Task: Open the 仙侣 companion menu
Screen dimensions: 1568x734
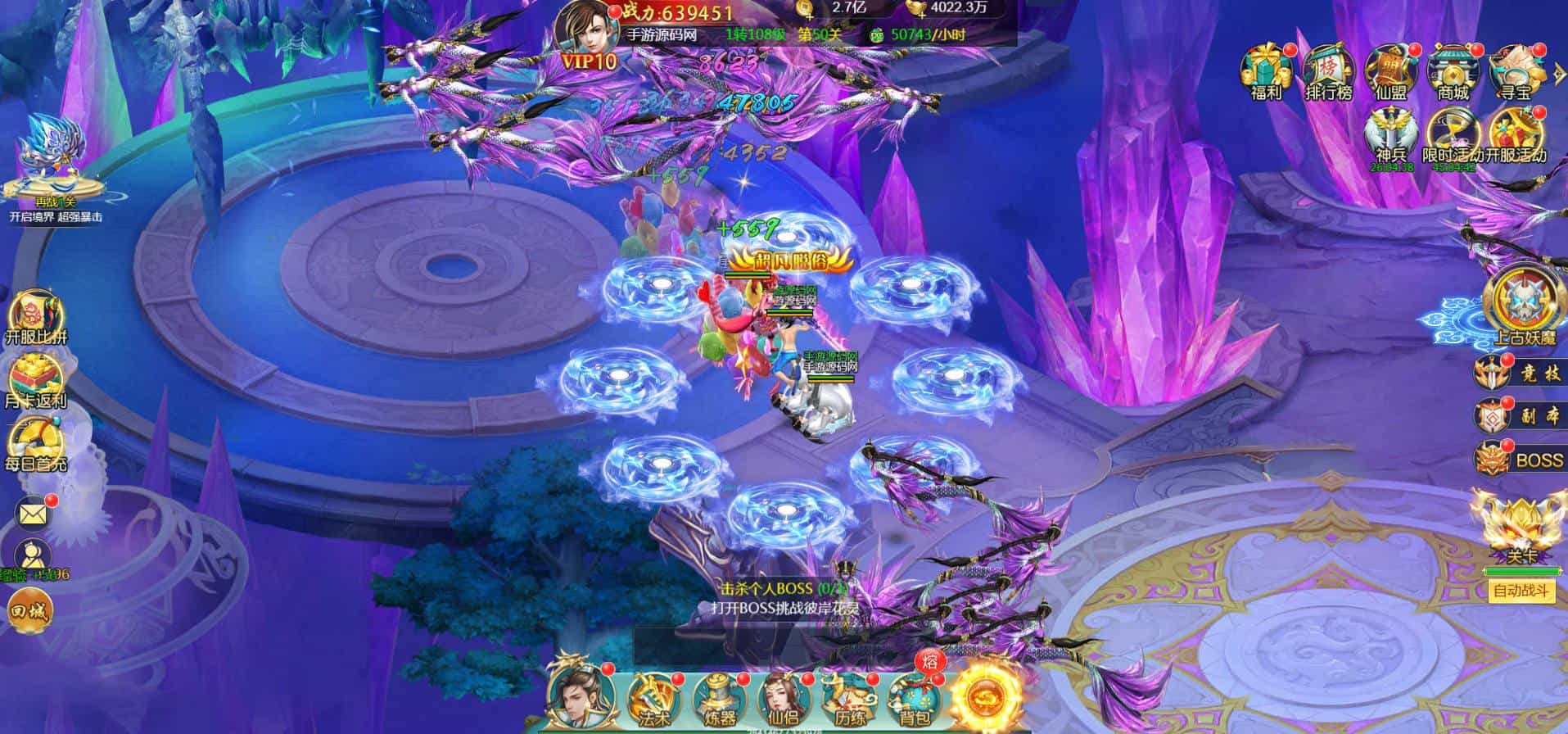Action: pyautogui.click(x=784, y=699)
